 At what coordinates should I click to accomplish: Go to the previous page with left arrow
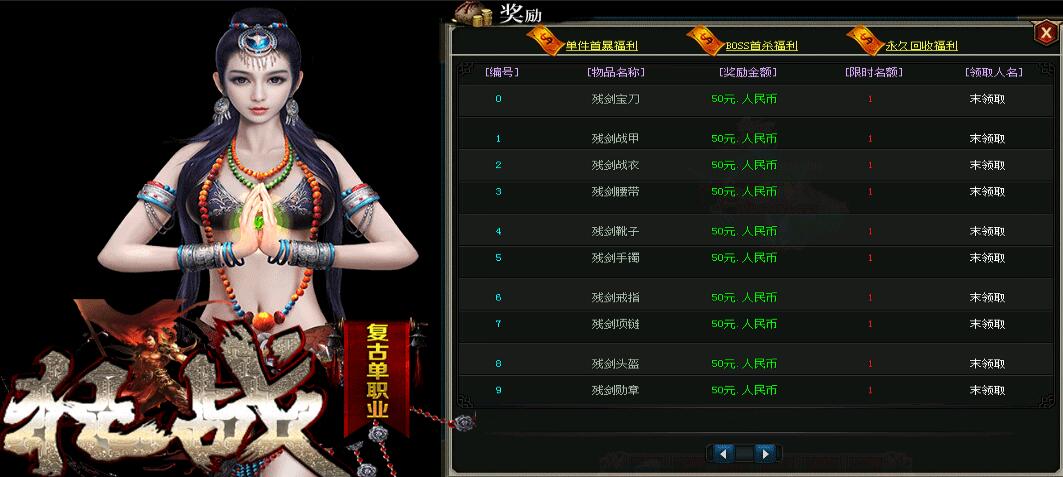click(x=721, y=454)
